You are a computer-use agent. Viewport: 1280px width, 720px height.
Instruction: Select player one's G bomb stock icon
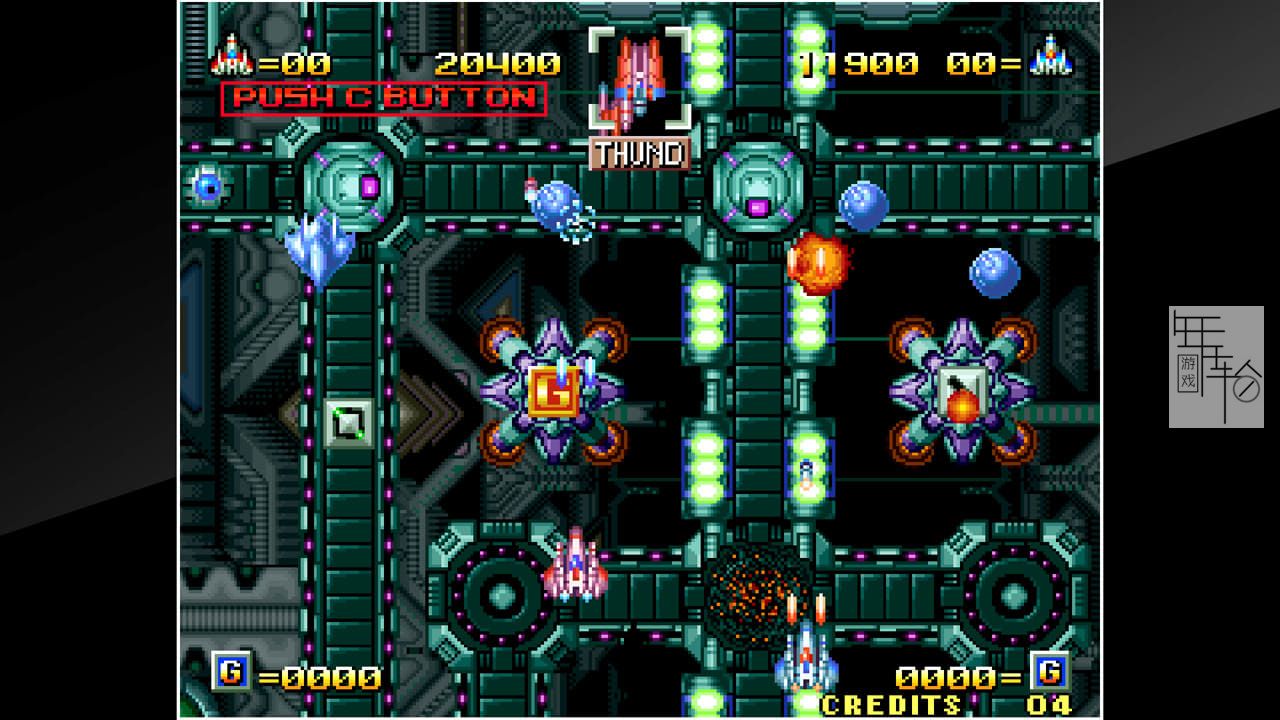pyautogui.click(x=230, y=672)
